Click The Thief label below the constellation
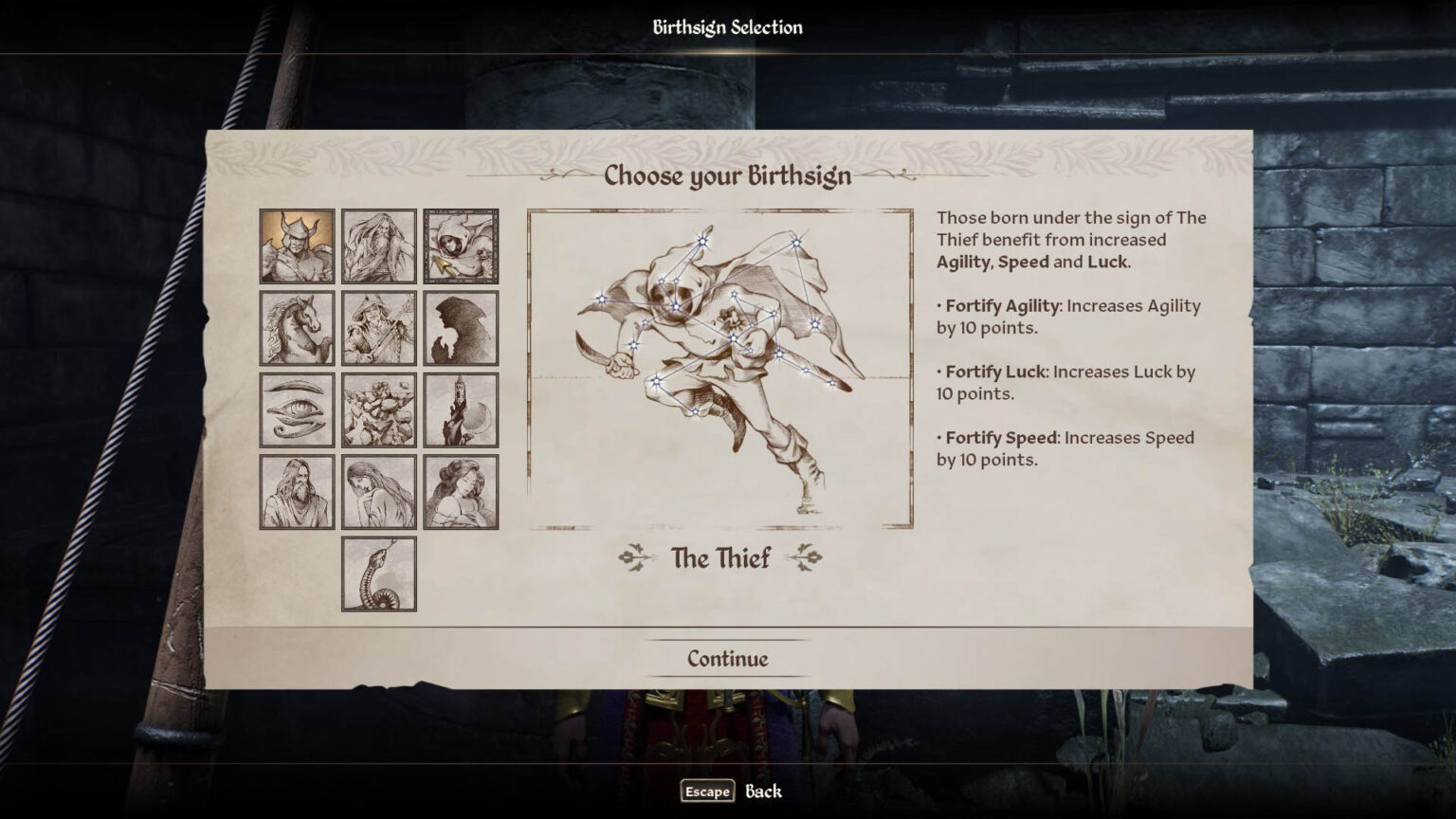This screenshot has width=1456, height=819. [720, 559]
